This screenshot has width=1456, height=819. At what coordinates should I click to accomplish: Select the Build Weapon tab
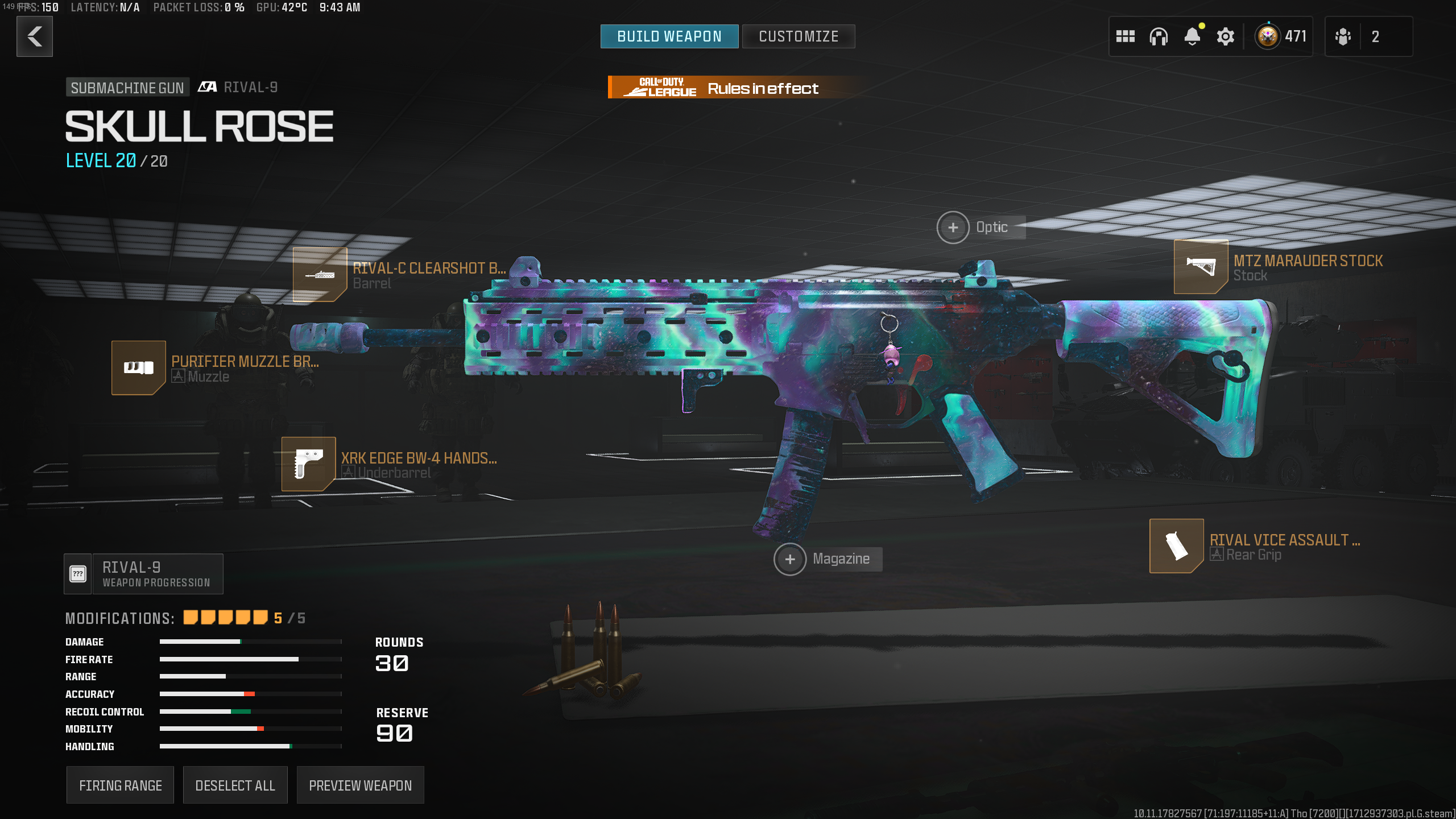coord(669,37)
